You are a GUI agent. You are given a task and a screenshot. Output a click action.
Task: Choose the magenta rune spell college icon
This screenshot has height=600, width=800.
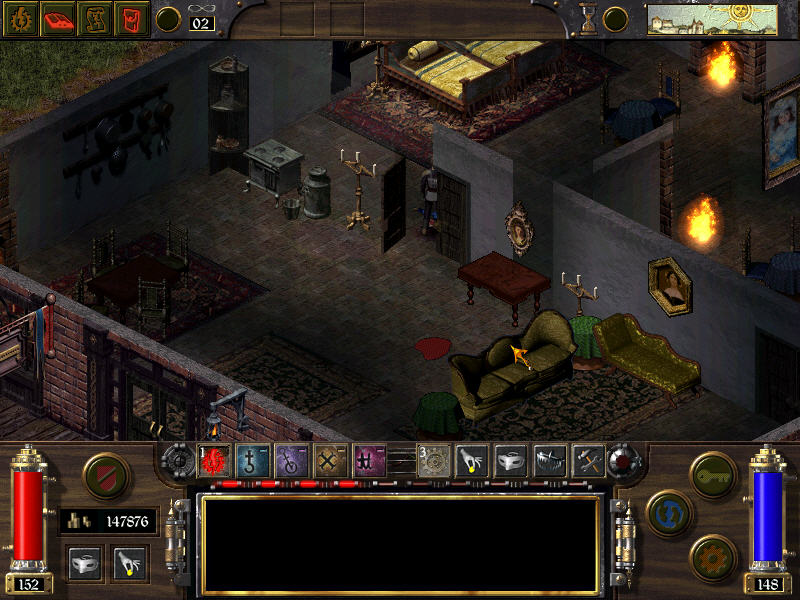click(x=369, y=461)
